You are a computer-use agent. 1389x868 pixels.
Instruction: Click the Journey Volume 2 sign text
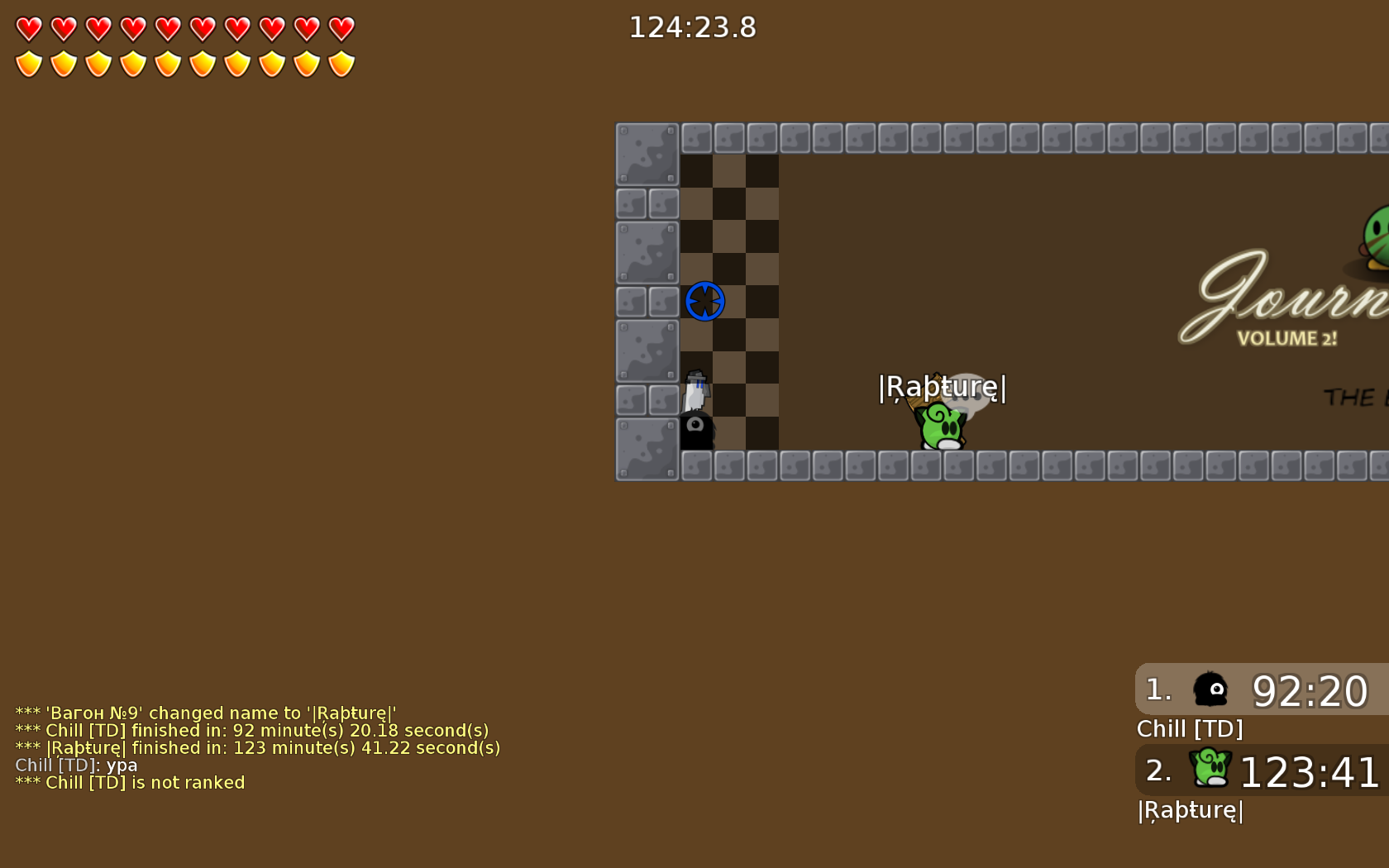click(1286, 314)
